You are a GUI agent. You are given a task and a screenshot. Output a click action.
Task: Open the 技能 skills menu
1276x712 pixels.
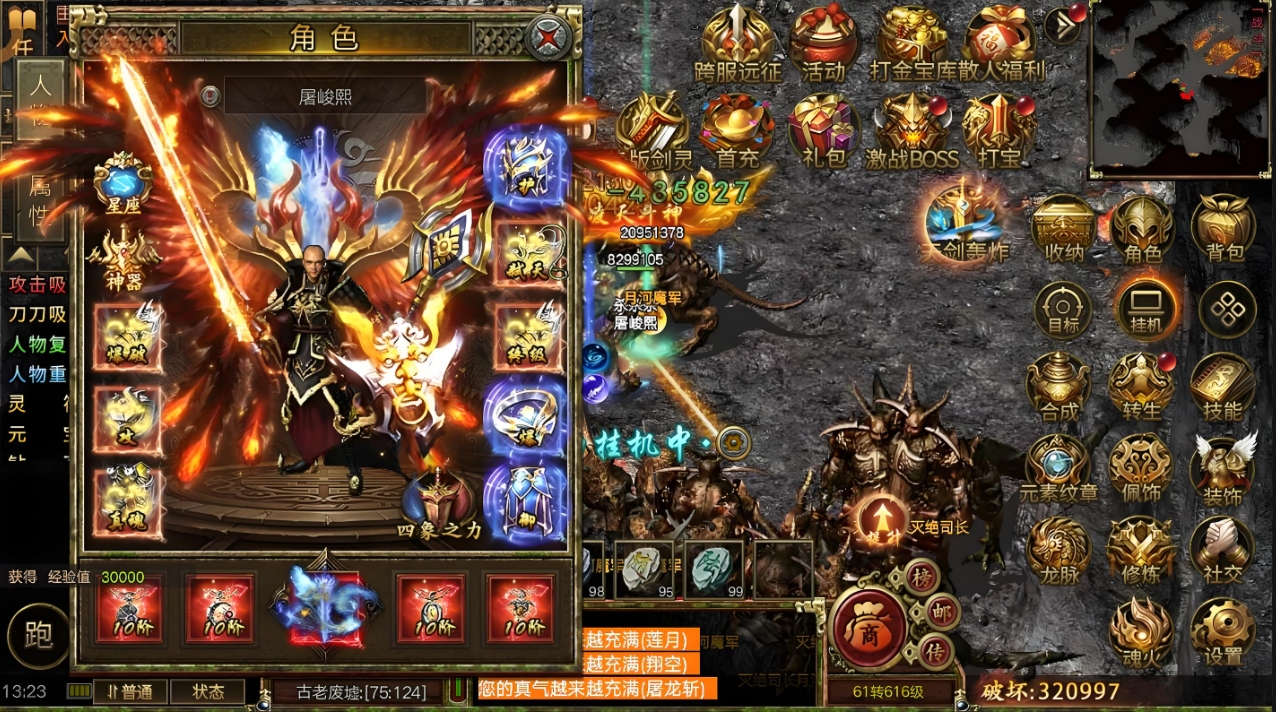click(x=1223, y=386)
